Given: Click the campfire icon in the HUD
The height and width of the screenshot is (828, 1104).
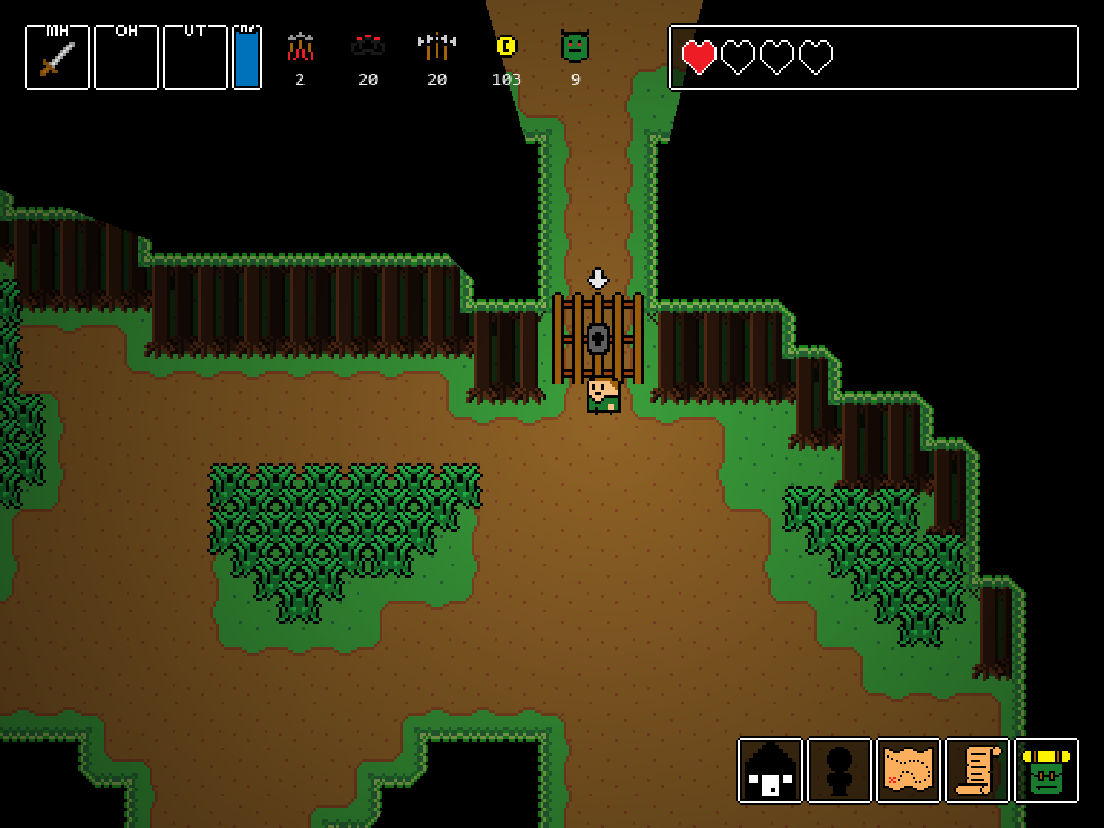Looking at the screenshot, I should point(300,47).
